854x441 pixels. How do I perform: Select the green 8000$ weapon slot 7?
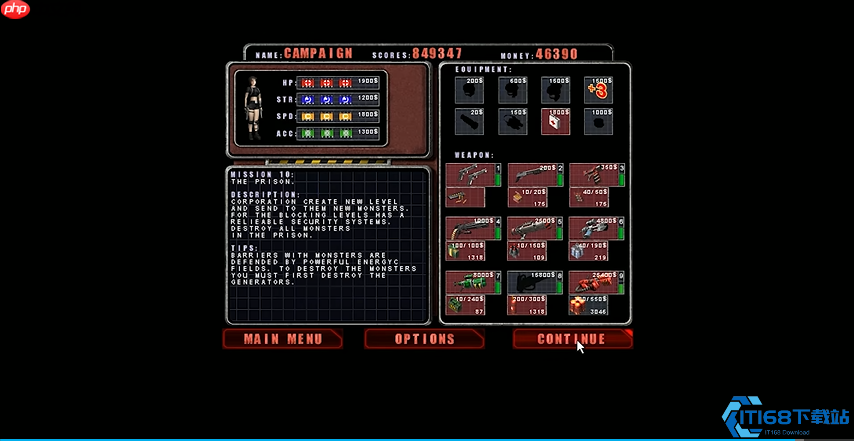coord(472,282)
